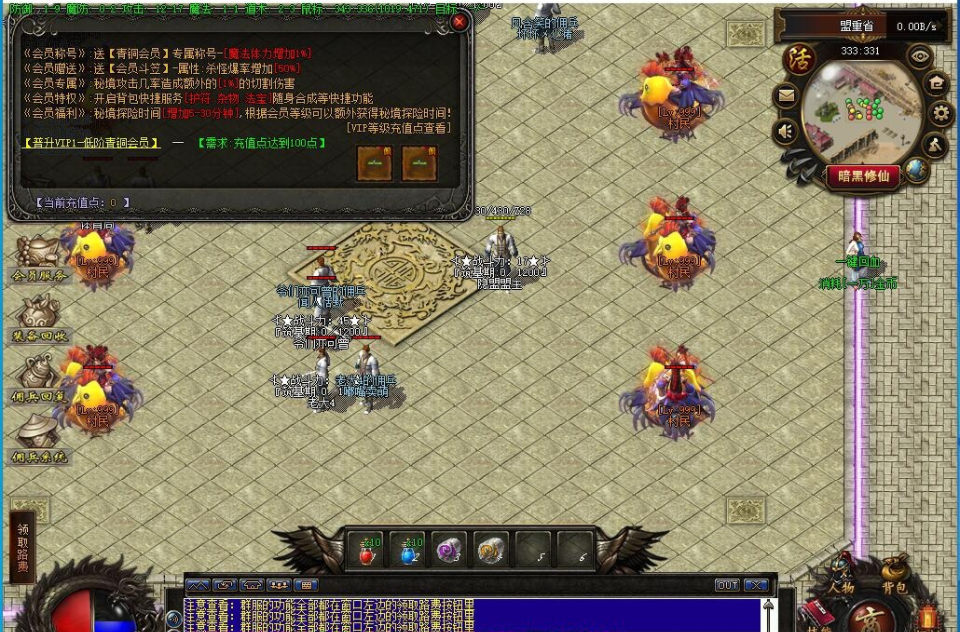The height and width of the screenshot is (632, 960).
Task: Close the VIP membership dialog
Action: [459, 22]
